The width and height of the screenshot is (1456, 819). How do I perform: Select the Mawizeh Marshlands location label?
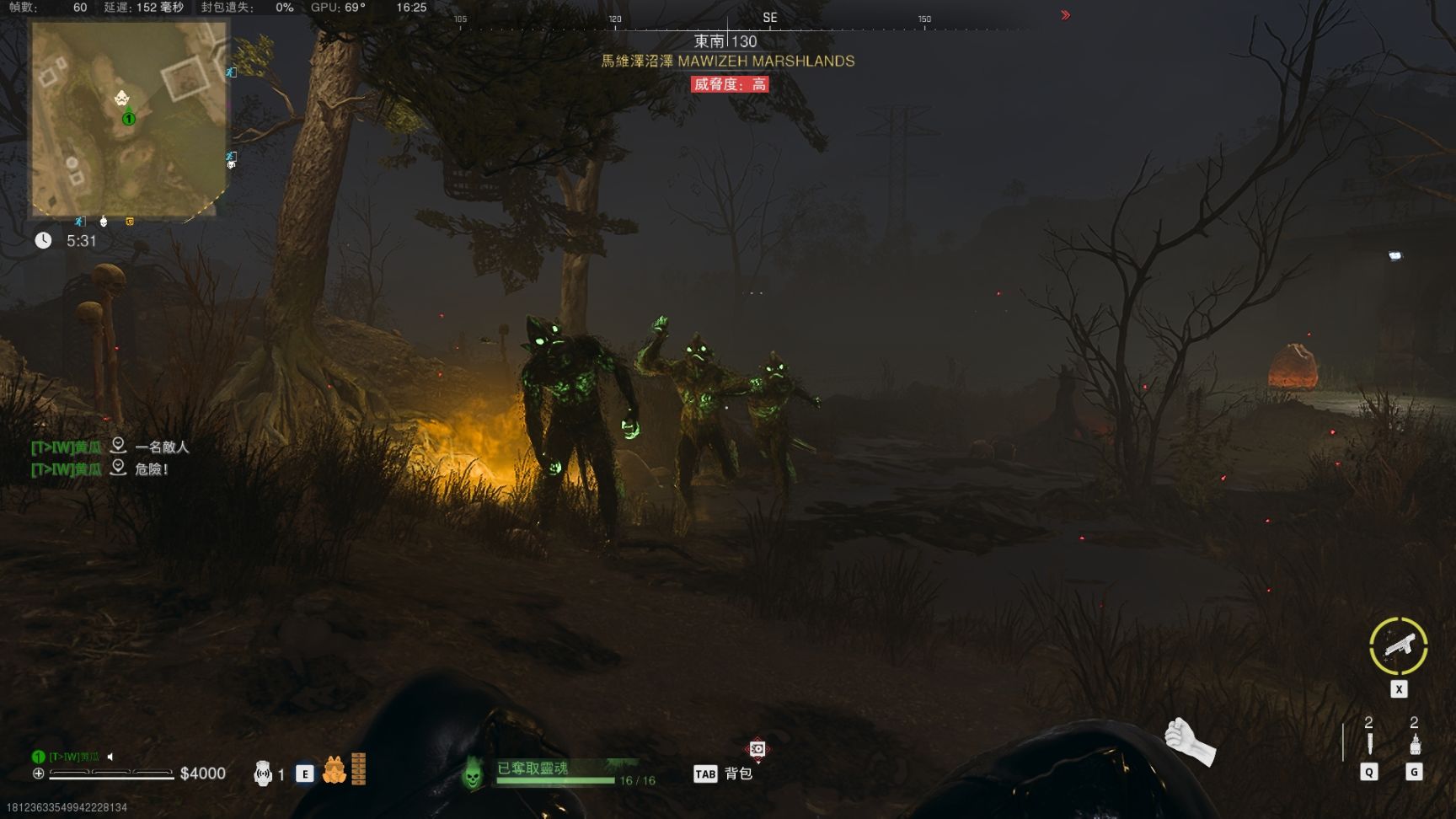coord(727,62)
